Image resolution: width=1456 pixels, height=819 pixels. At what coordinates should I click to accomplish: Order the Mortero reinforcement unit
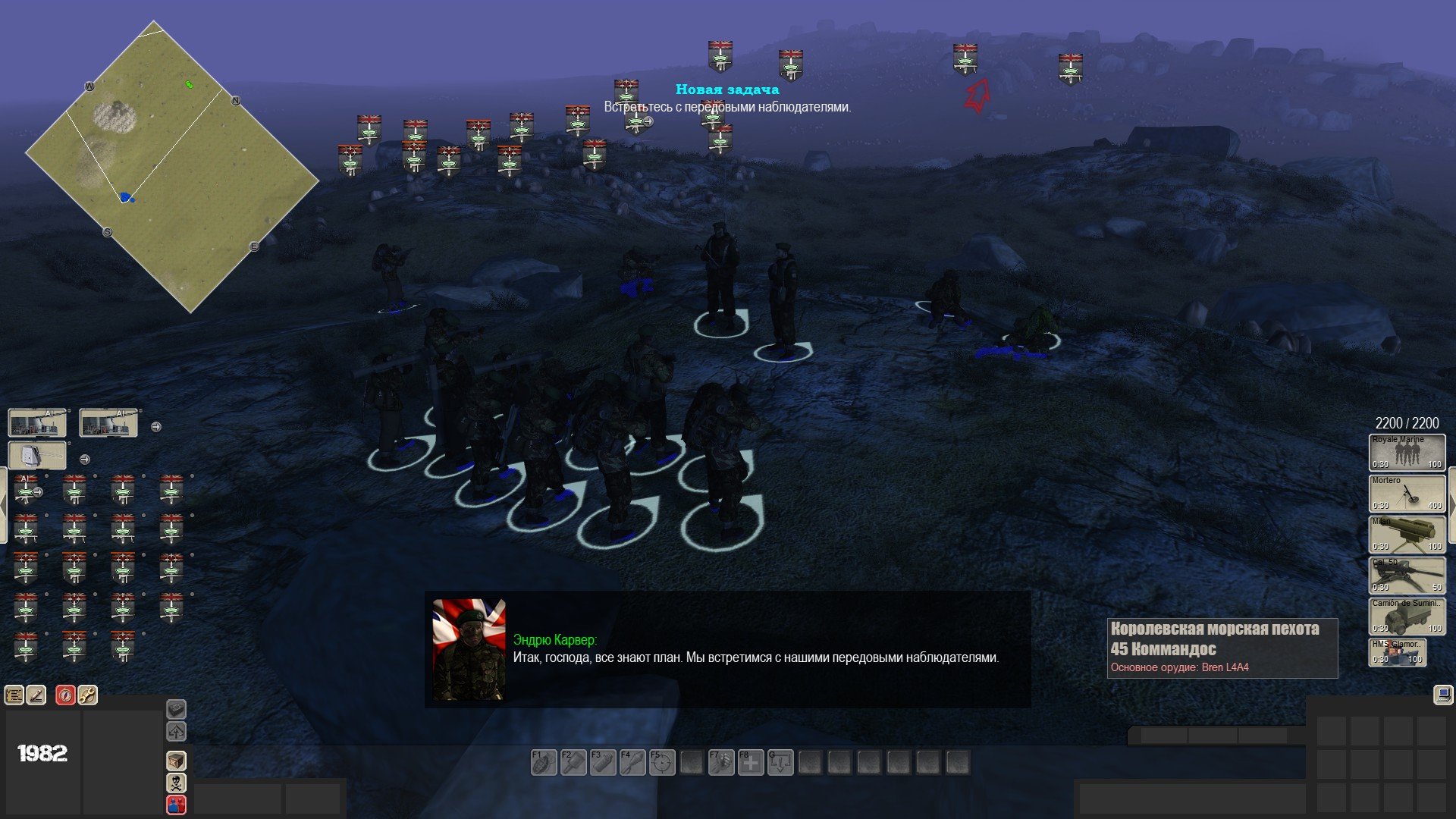(1407, 494)
